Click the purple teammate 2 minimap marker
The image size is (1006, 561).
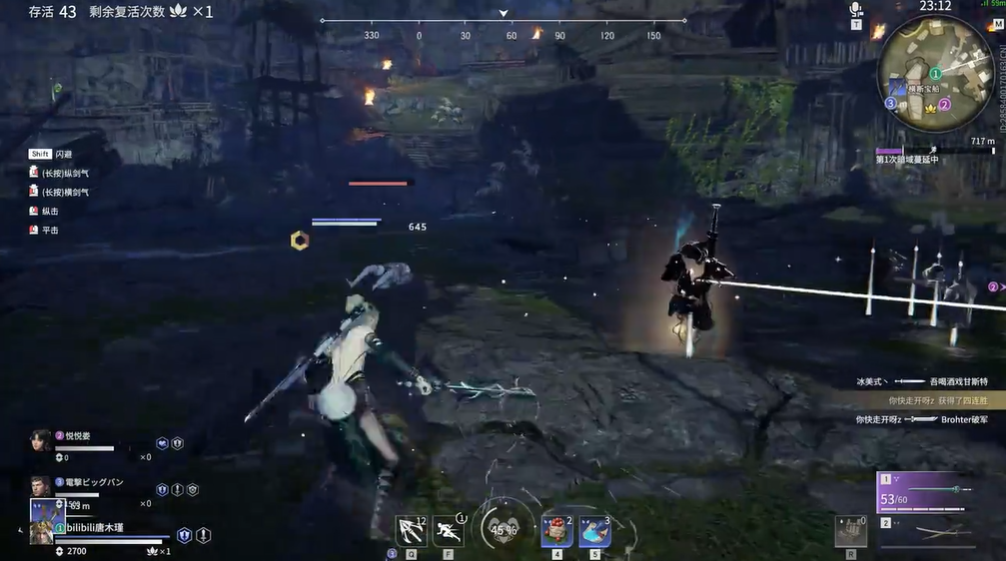(x=944, y=104)
